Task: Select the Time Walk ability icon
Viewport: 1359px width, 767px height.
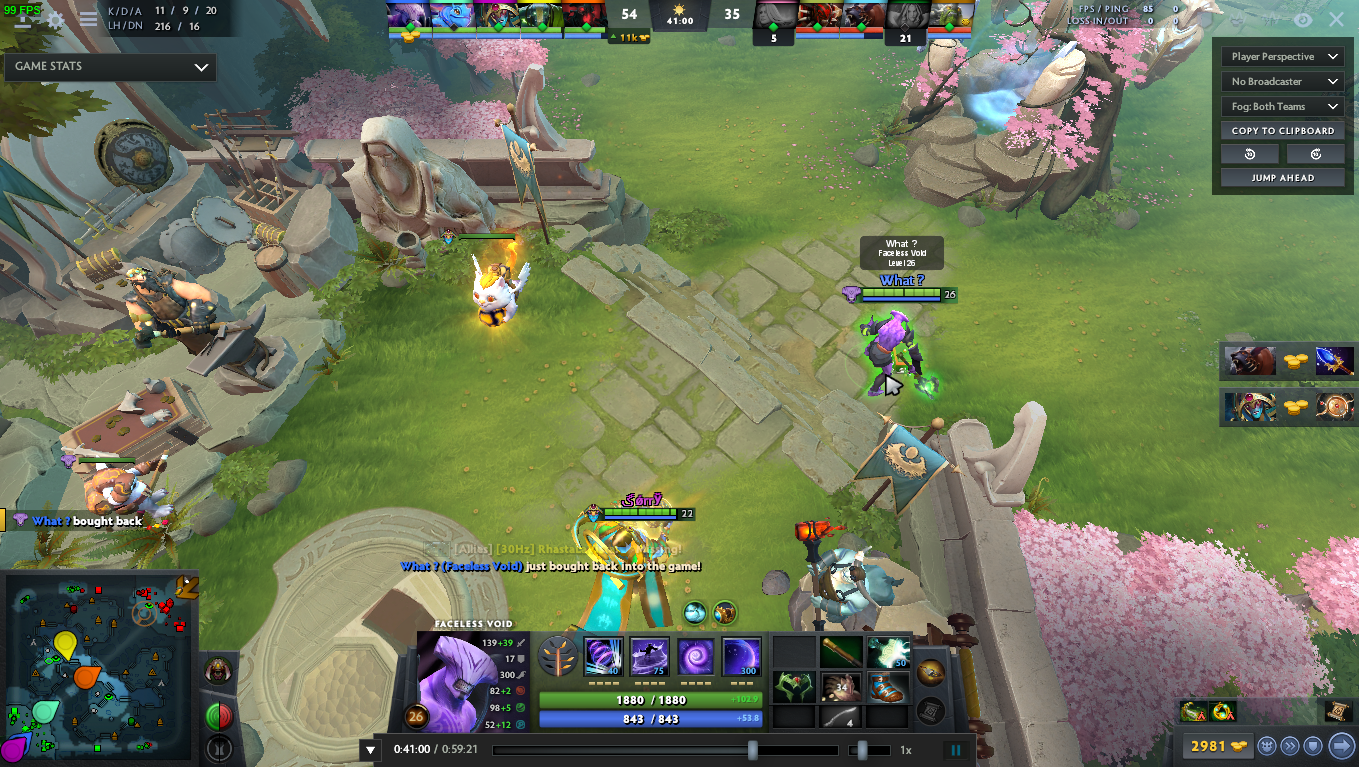Action: [605, 655]
